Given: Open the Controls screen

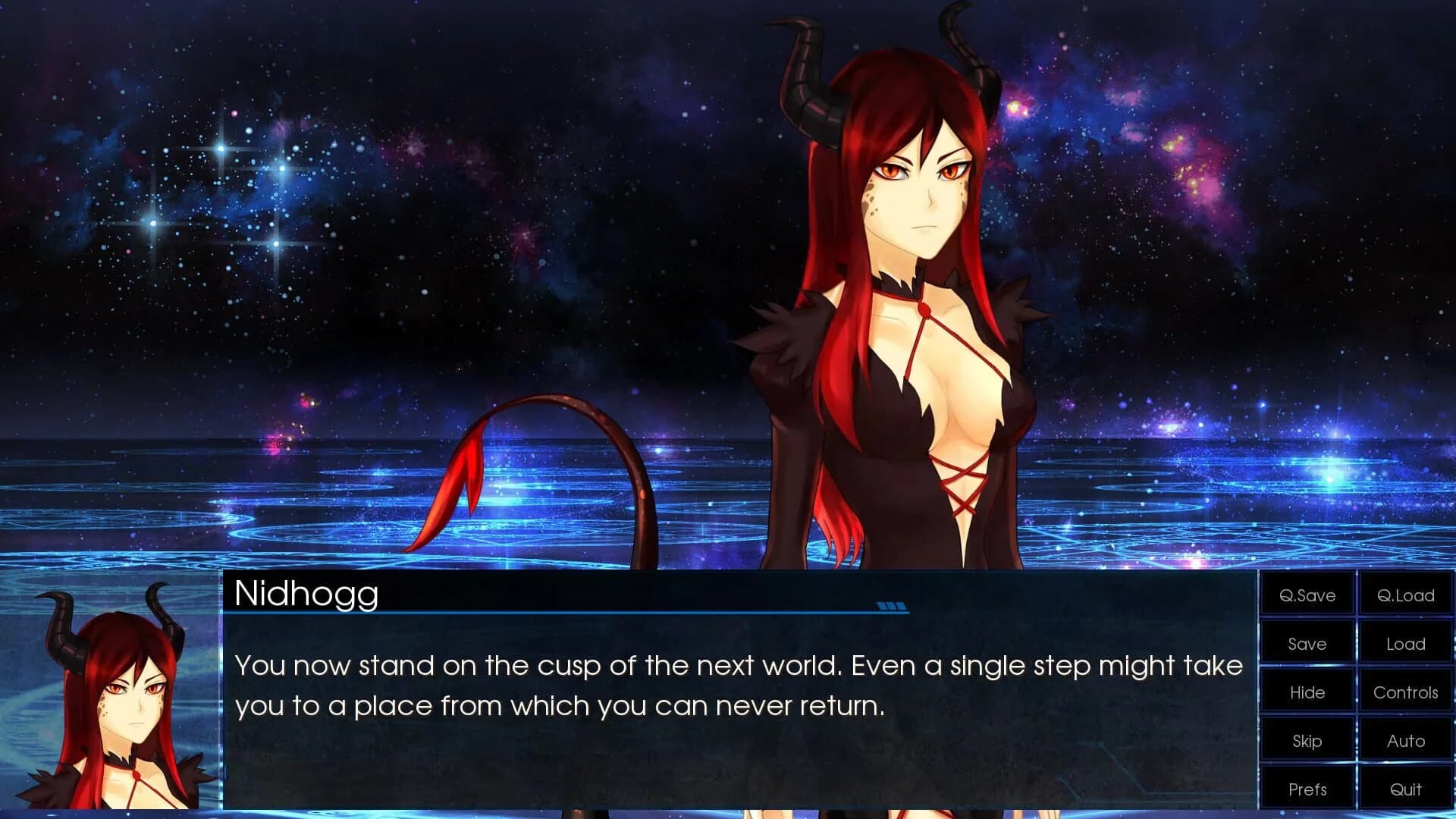Looking at the screenshot, I should [1405, 692].
